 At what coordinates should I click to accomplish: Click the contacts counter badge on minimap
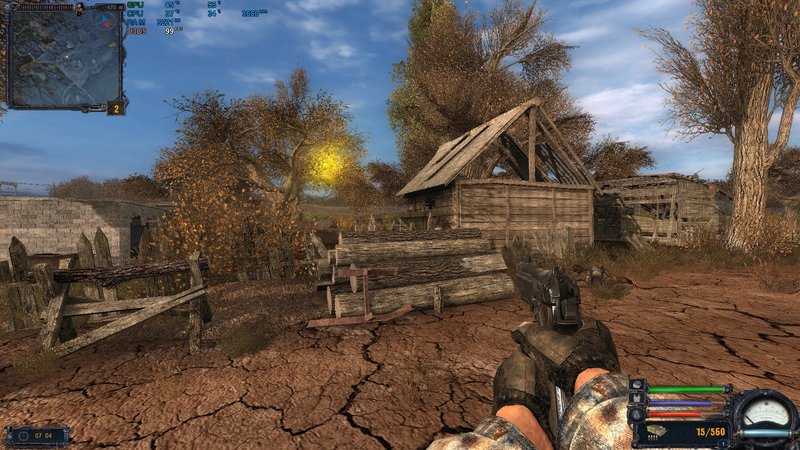(116, 107)
